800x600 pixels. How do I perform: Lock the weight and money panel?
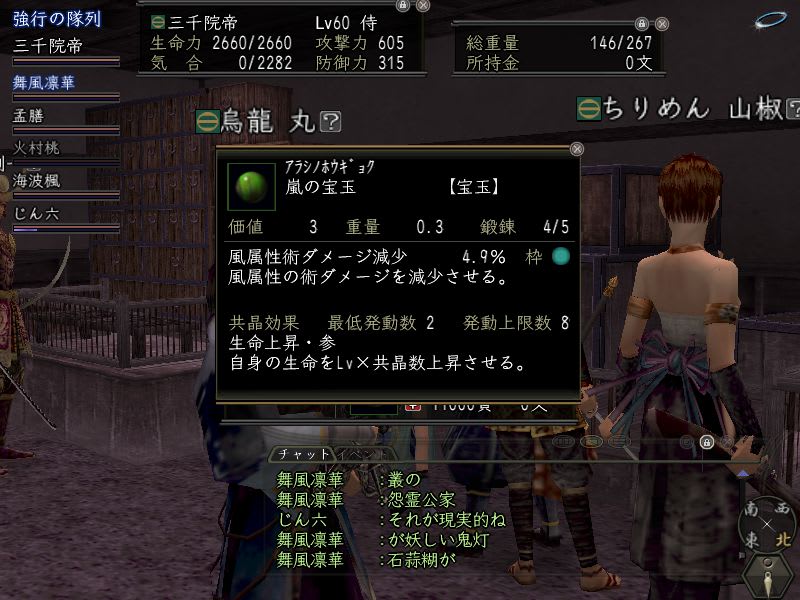click(x=641, y=25)
